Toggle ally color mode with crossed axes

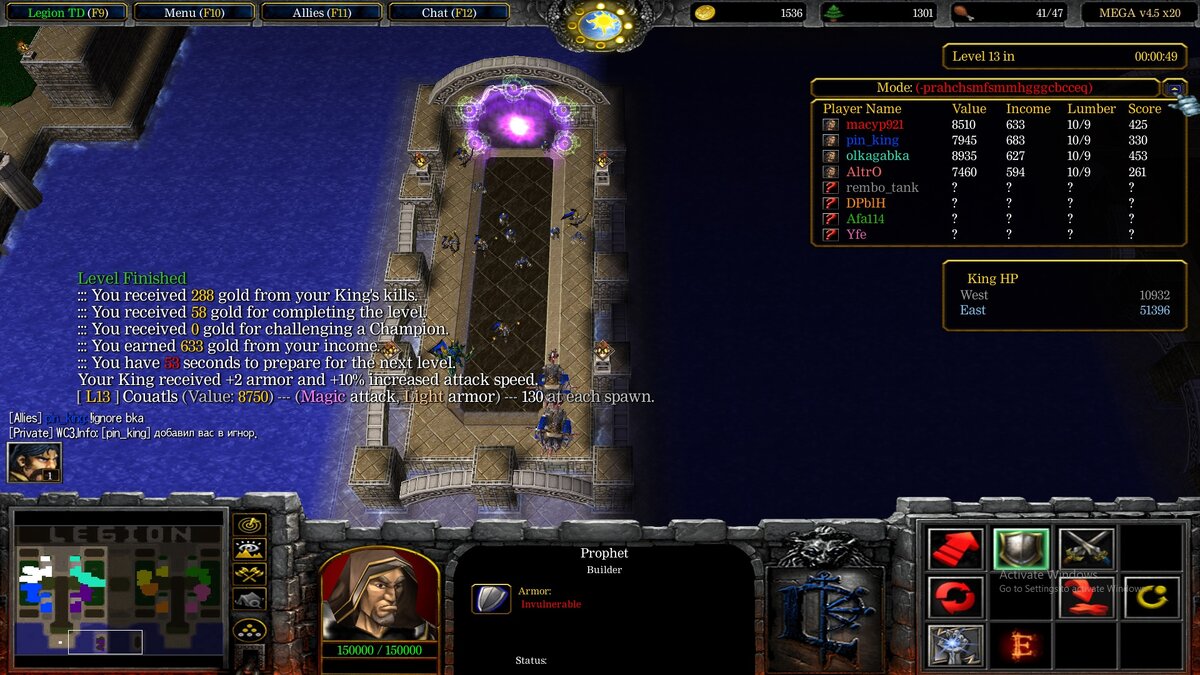[x=249, y=574]
